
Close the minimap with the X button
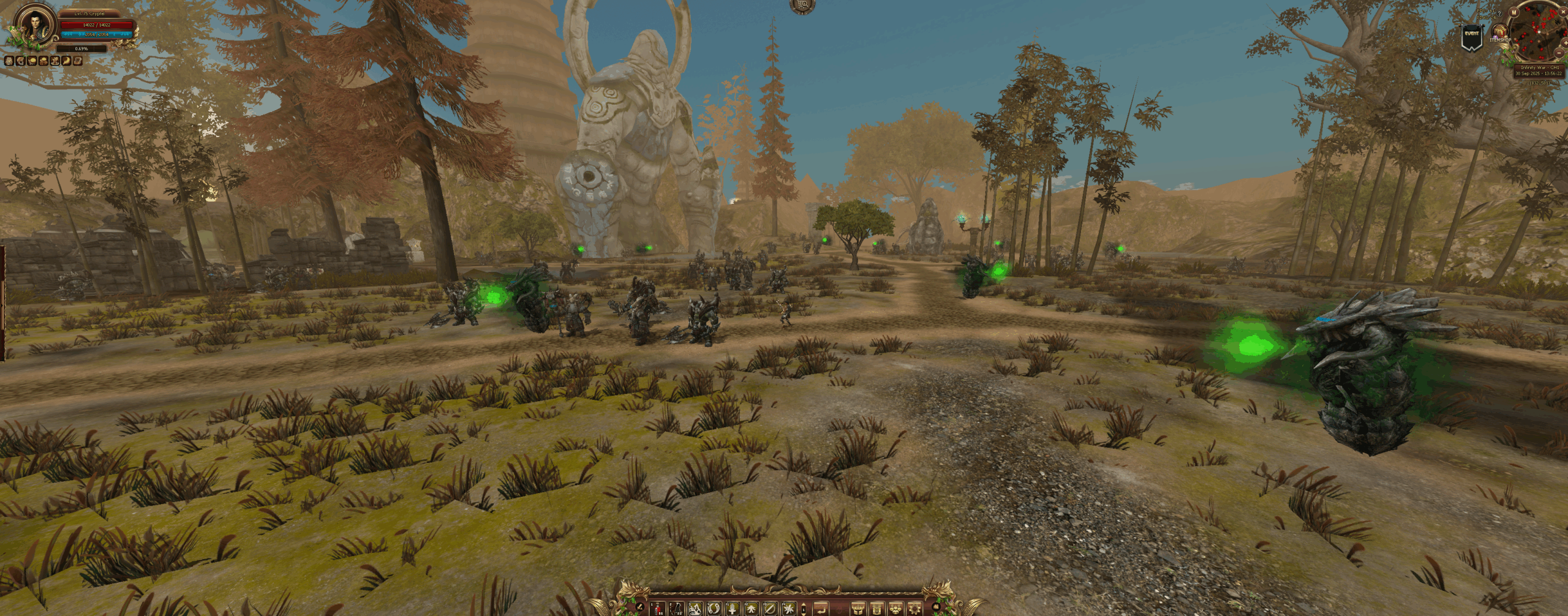pos(1563,12)
